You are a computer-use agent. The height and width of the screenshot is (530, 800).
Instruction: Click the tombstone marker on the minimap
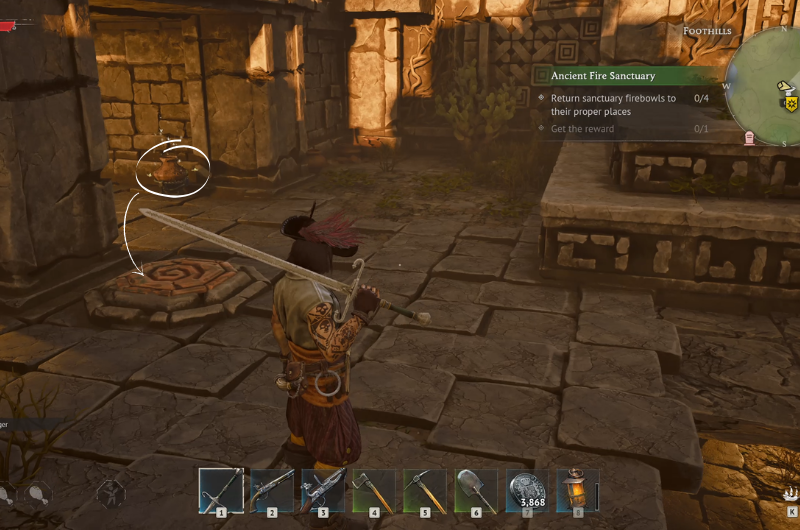tap(750, 137)
